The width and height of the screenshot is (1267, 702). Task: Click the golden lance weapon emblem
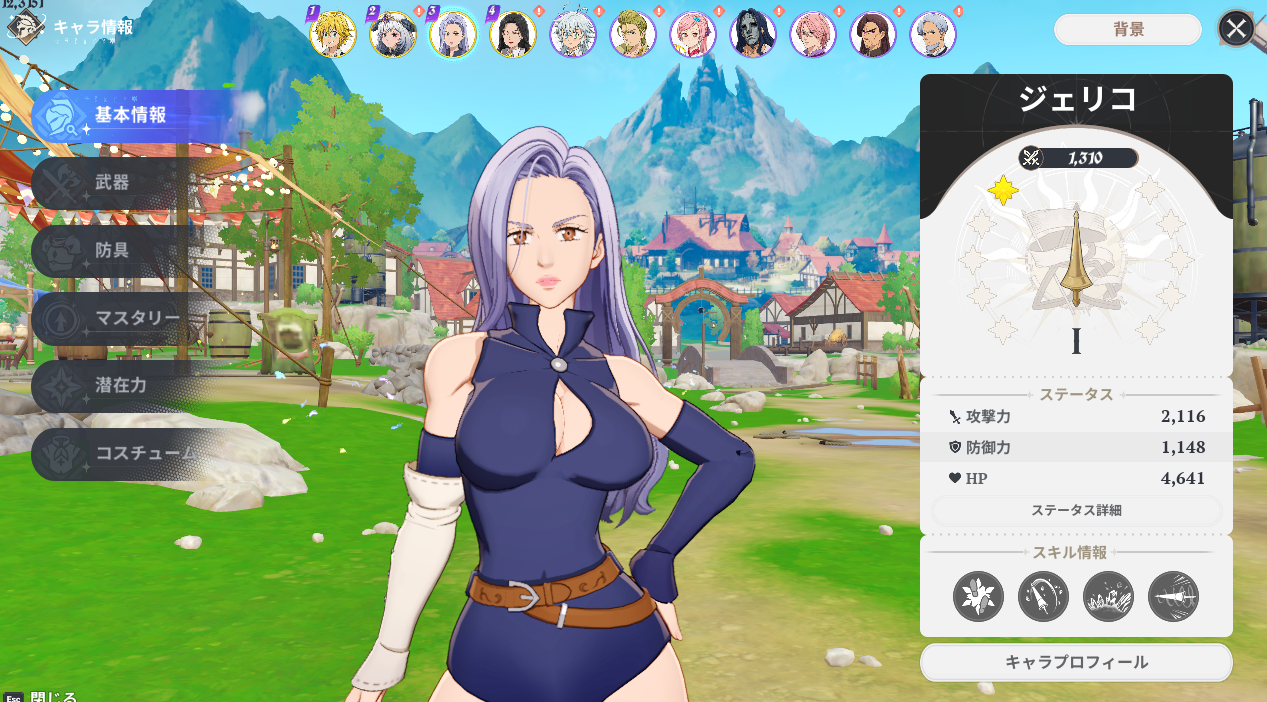1076,256
